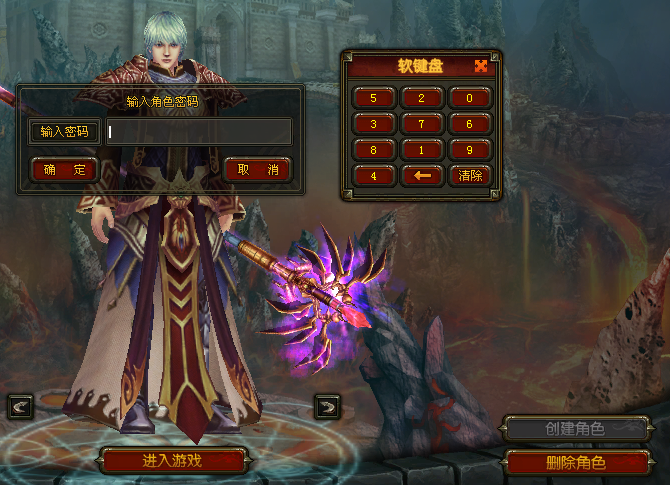Viewport: 670px width, 485px height.
Task: Enter the game with 进入游戏
Action: 173,461
